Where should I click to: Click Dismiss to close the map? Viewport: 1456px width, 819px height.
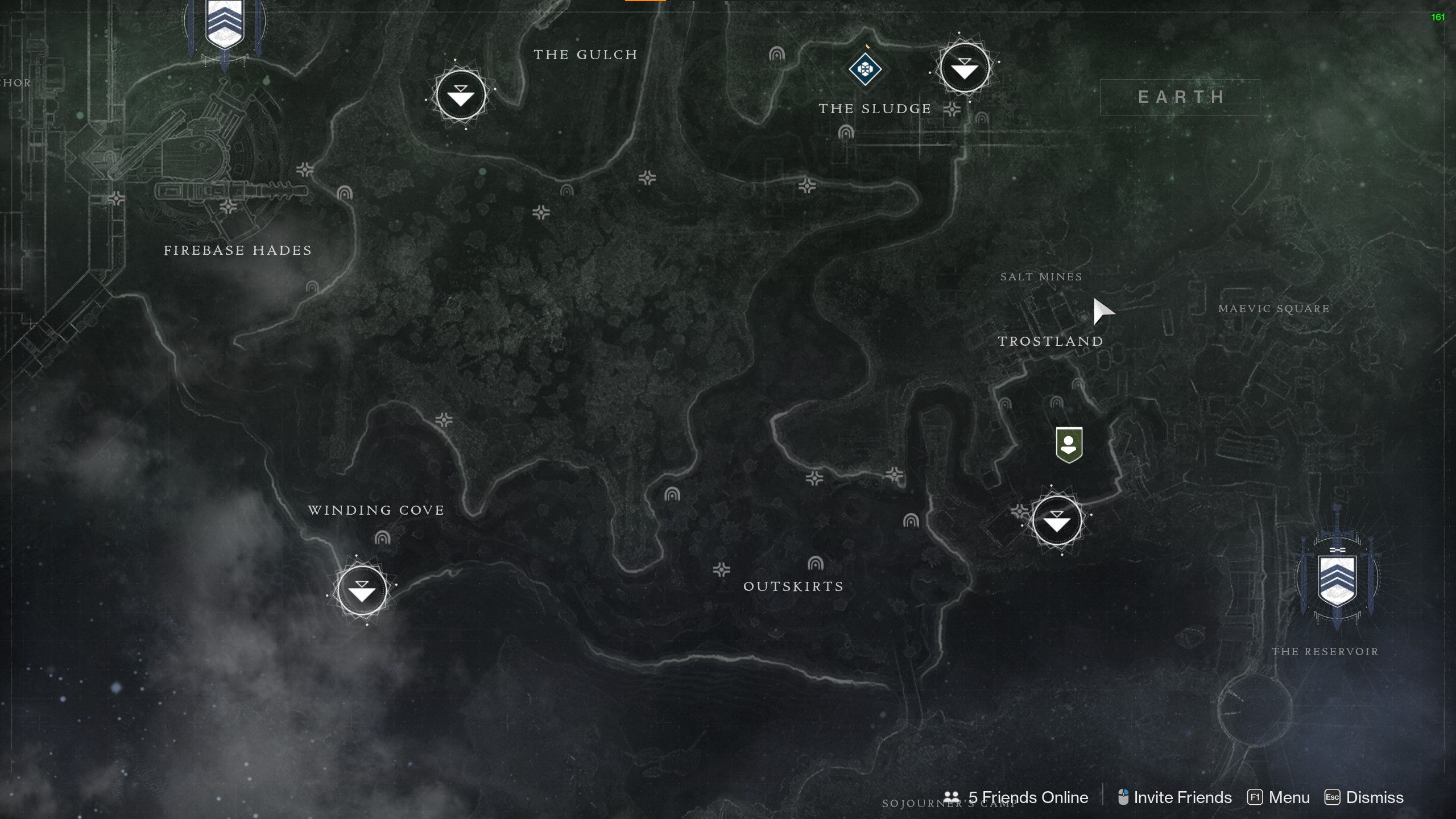(1374, 797)
